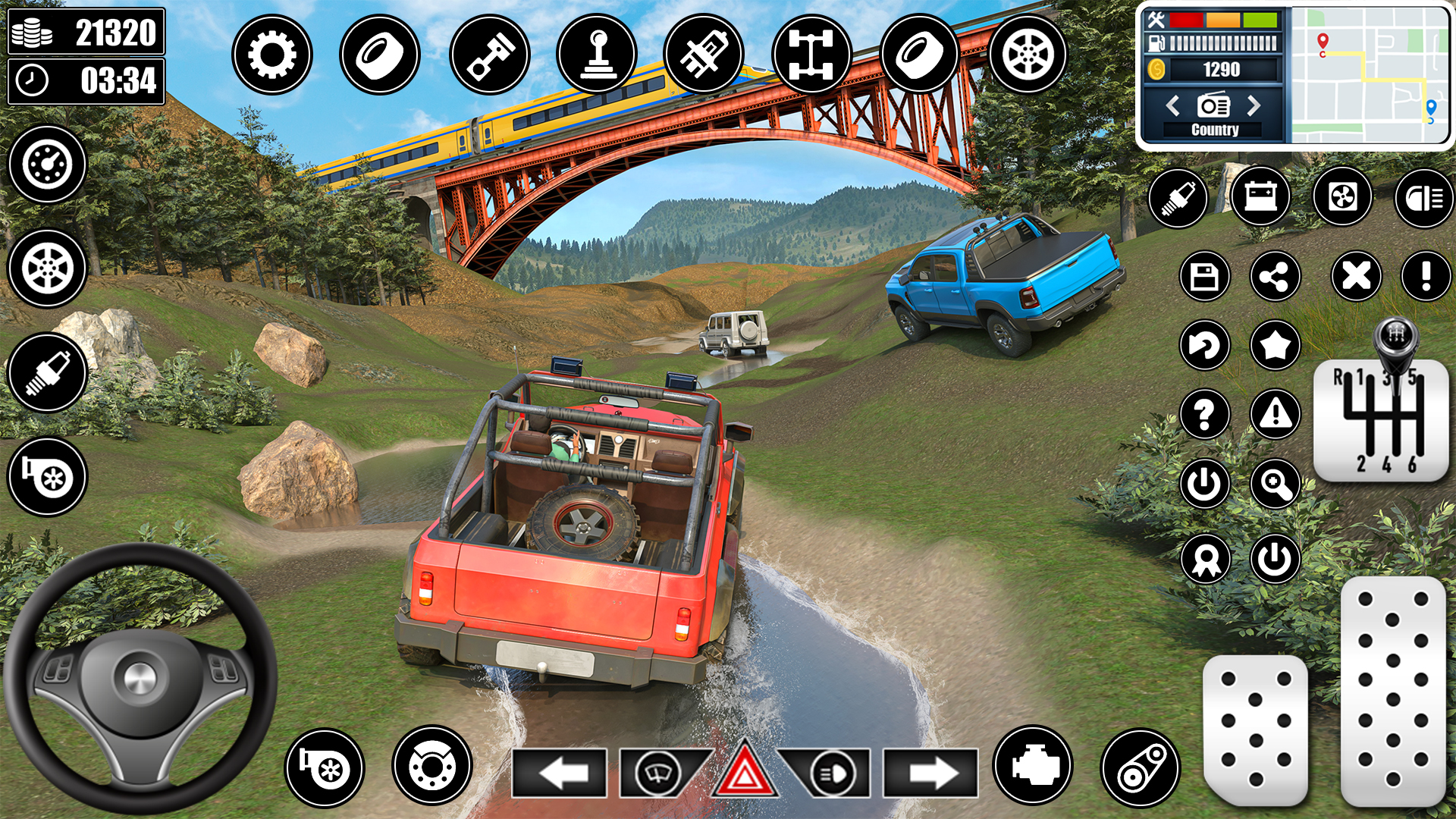Open help with the question mark icon
The height and width of the screenshot is (819, 1456).
1204,414
